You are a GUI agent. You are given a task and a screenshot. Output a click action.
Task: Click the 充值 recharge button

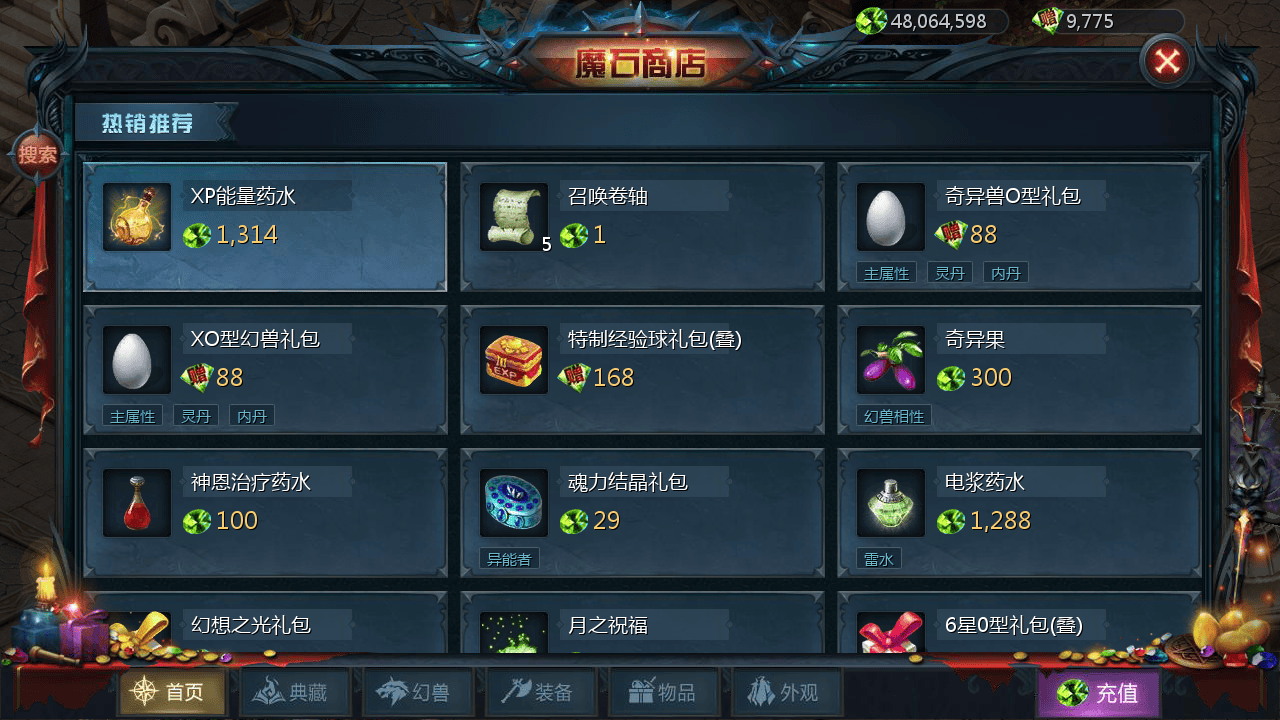[x=1099, y=692]
